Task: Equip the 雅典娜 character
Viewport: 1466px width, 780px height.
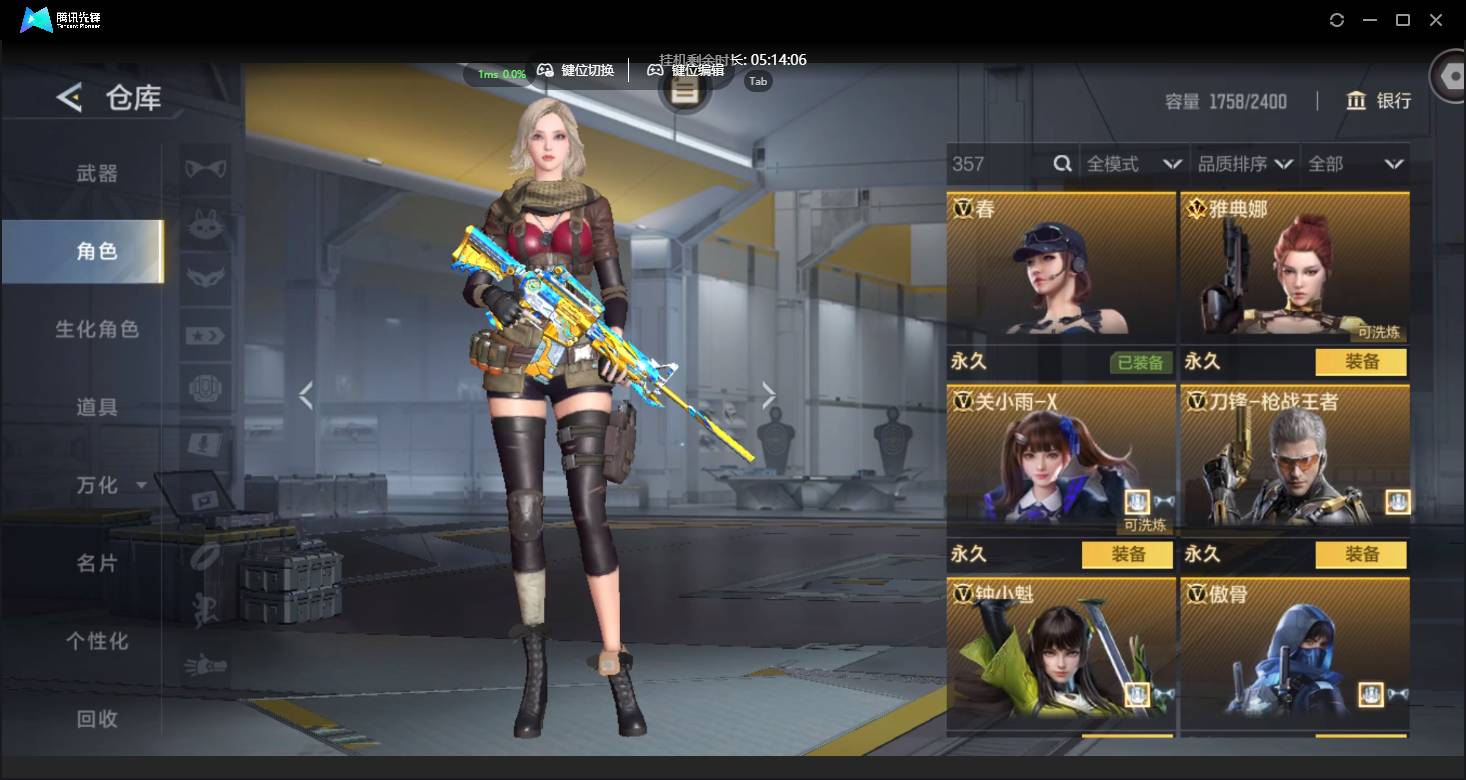Action: [x=1360, y=362]
